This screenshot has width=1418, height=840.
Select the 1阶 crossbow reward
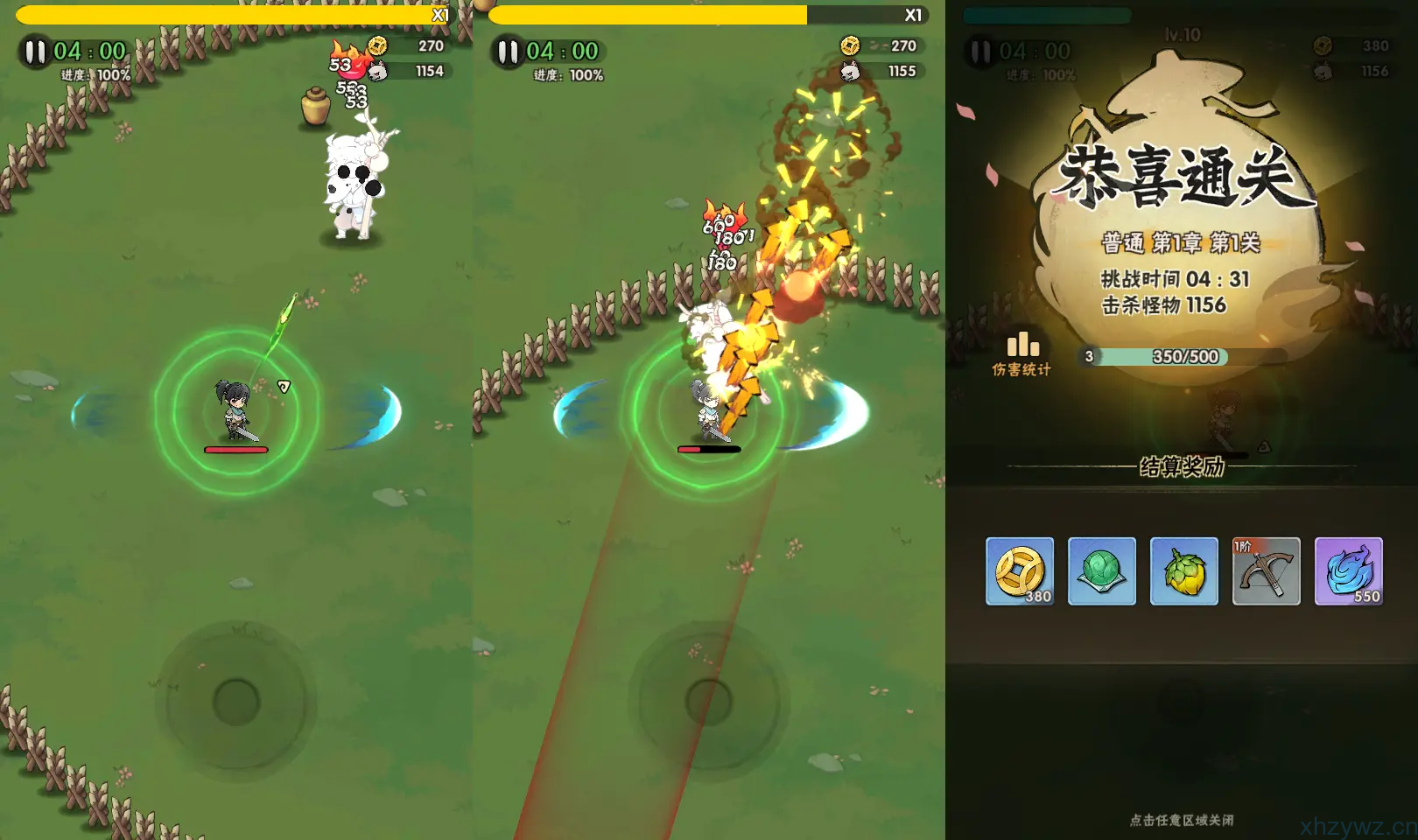pos(1266,571)
